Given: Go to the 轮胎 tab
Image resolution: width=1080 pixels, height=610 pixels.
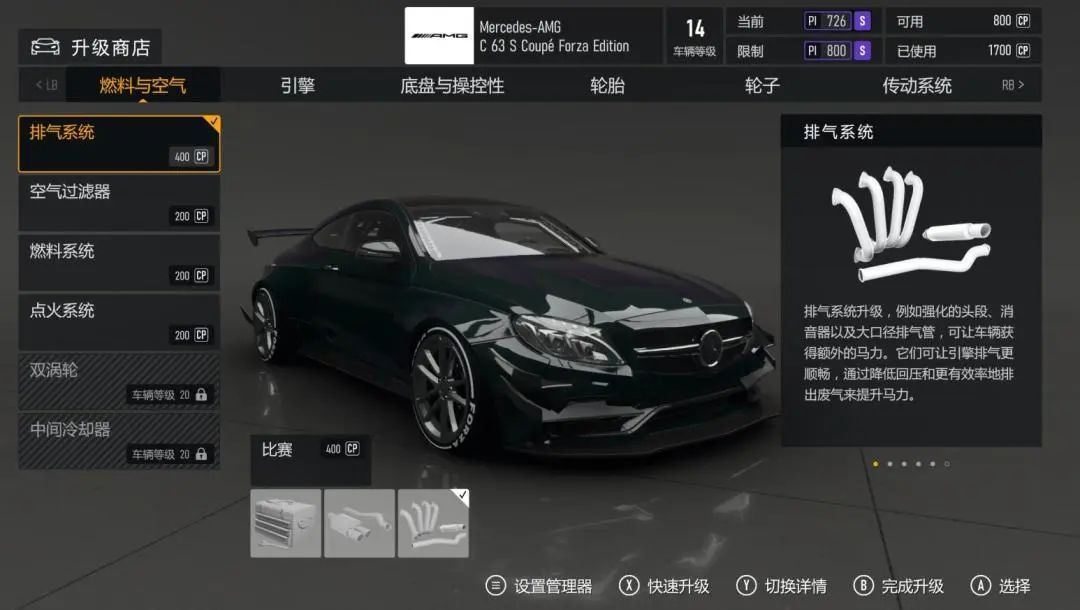Looking at the screenshot, I should click(607, 86).
